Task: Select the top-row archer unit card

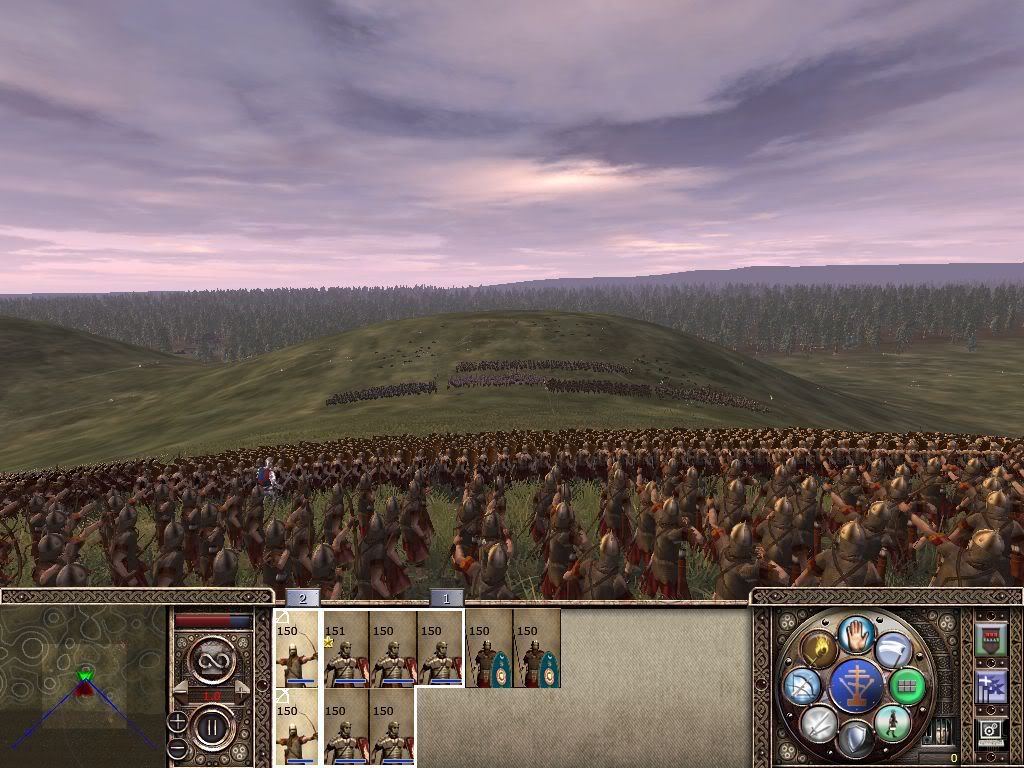Action: (x=297, y=650)
